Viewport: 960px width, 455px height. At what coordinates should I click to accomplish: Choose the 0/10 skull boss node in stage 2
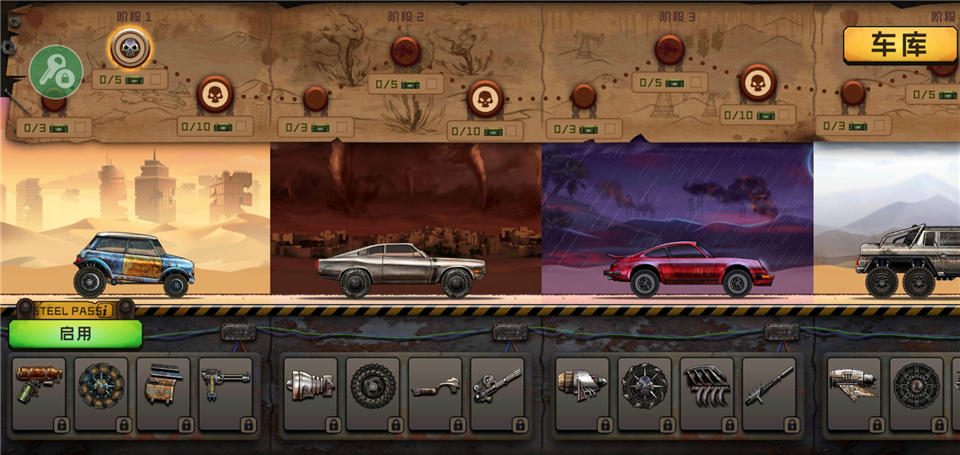pyautogui.click(x=485, y=99)
